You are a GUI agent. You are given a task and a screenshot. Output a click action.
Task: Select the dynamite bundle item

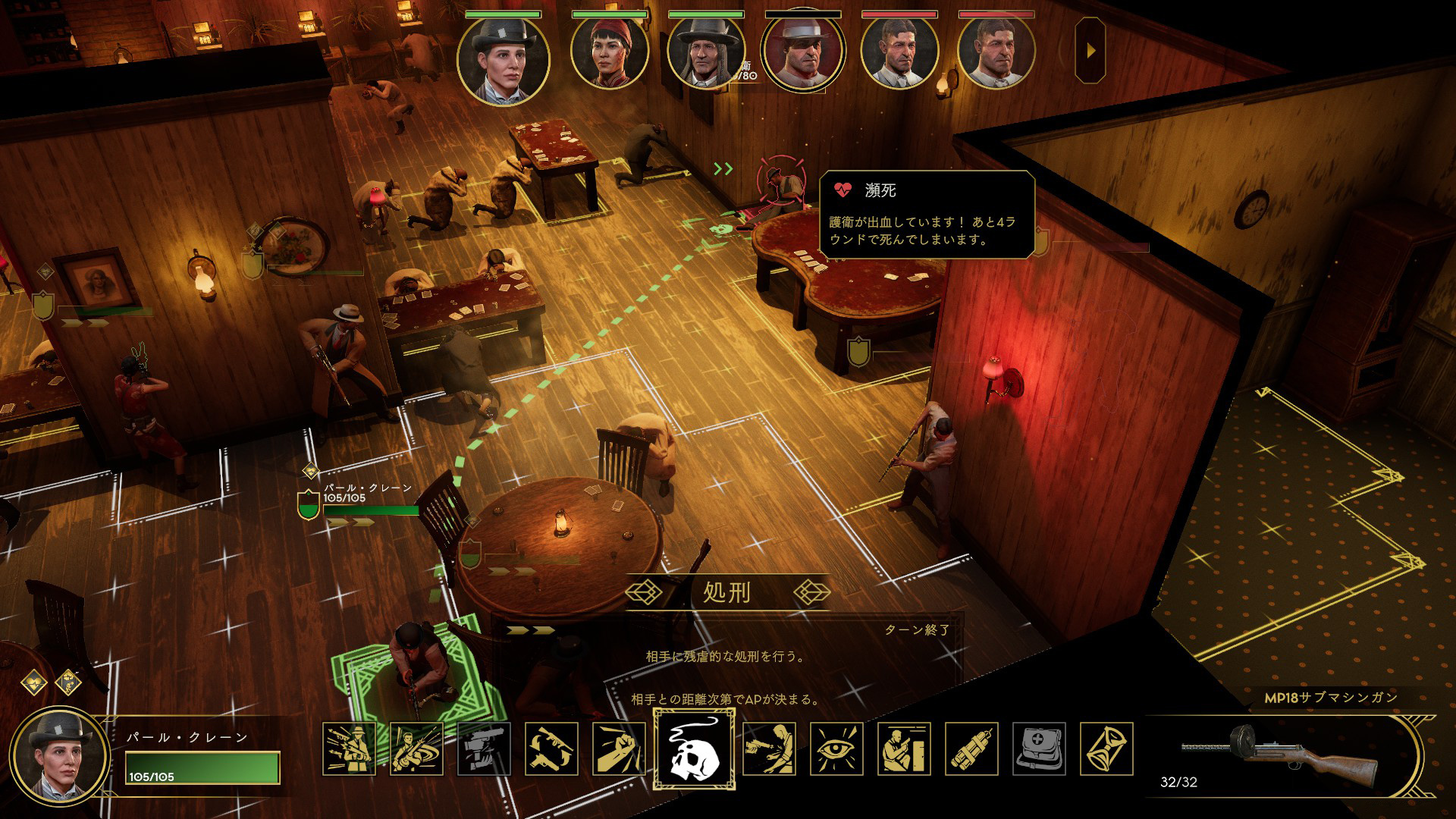click(x=971, y=749)
